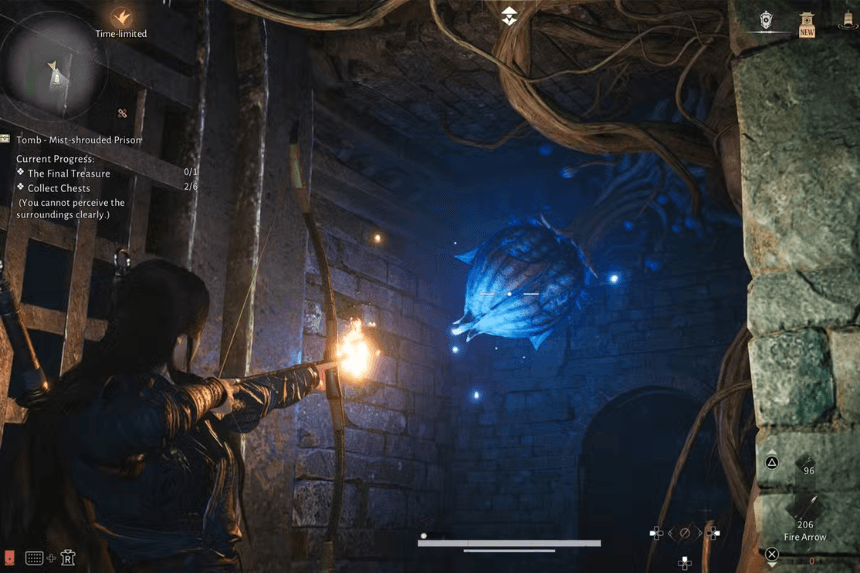Screen dimensions: 860x573
Task: Select the Tomb - Mist-shrouded Prison tracker
Action: 79,140
